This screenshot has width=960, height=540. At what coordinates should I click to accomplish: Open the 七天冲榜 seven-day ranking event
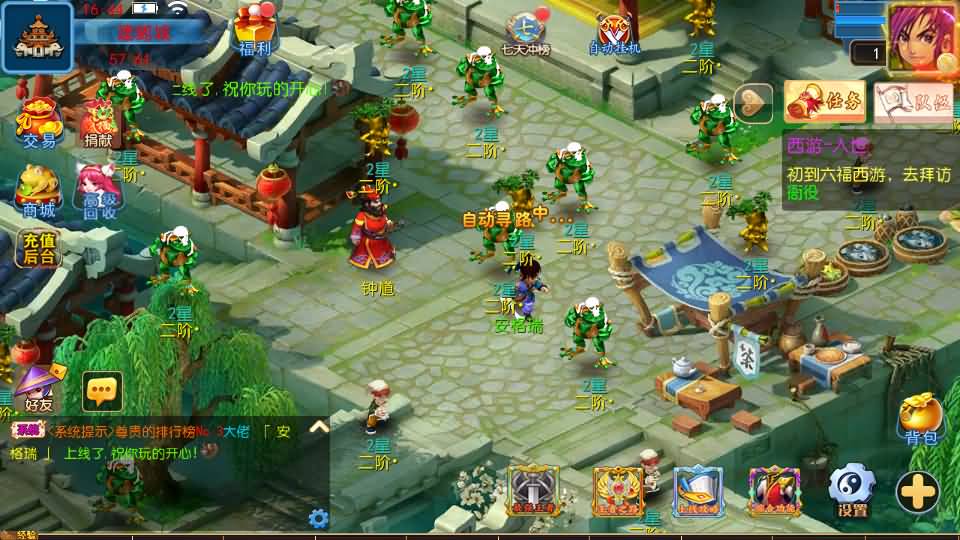[x=525, y=32]
